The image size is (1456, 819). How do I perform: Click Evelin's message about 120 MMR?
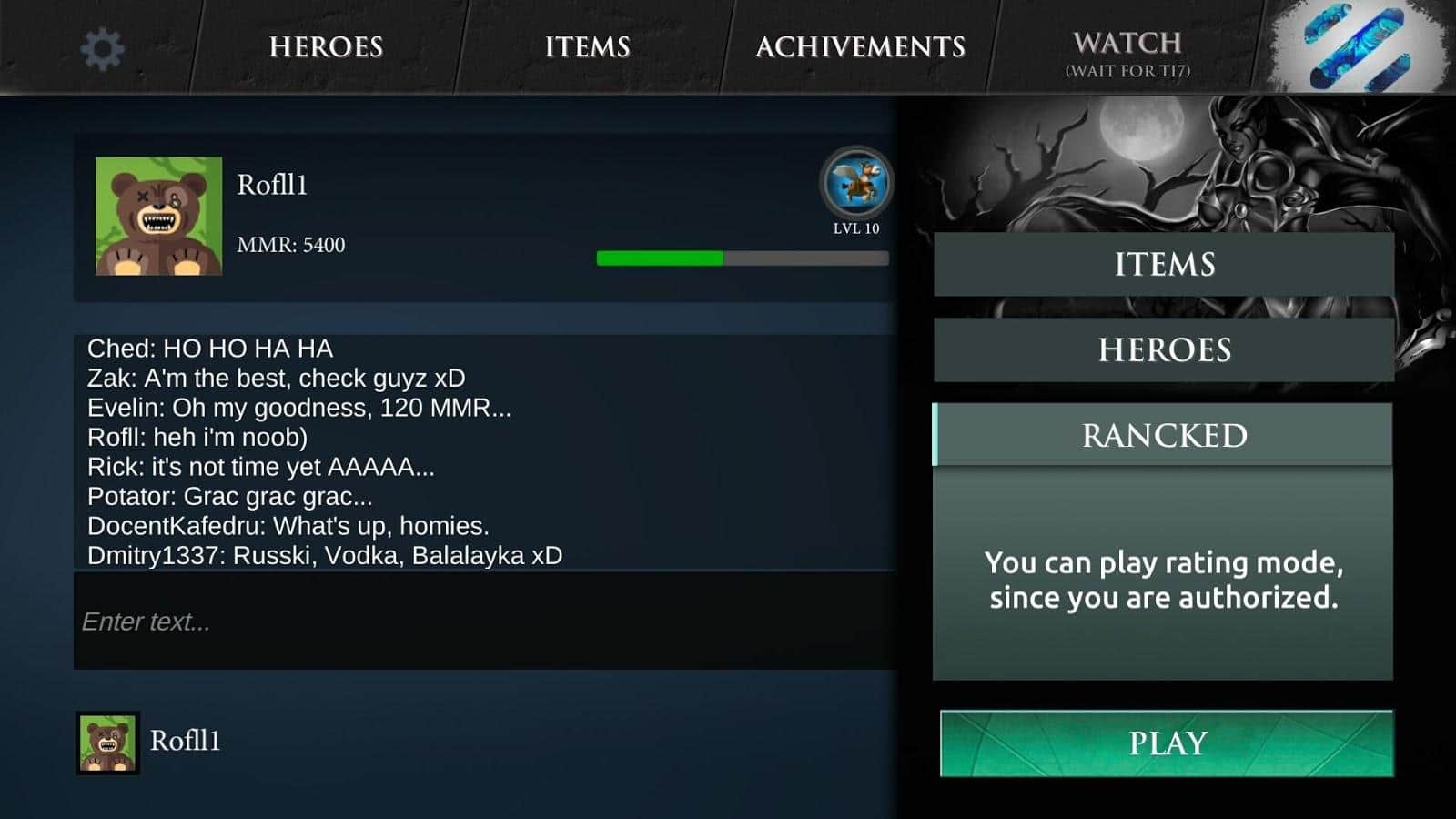(298, 409)
